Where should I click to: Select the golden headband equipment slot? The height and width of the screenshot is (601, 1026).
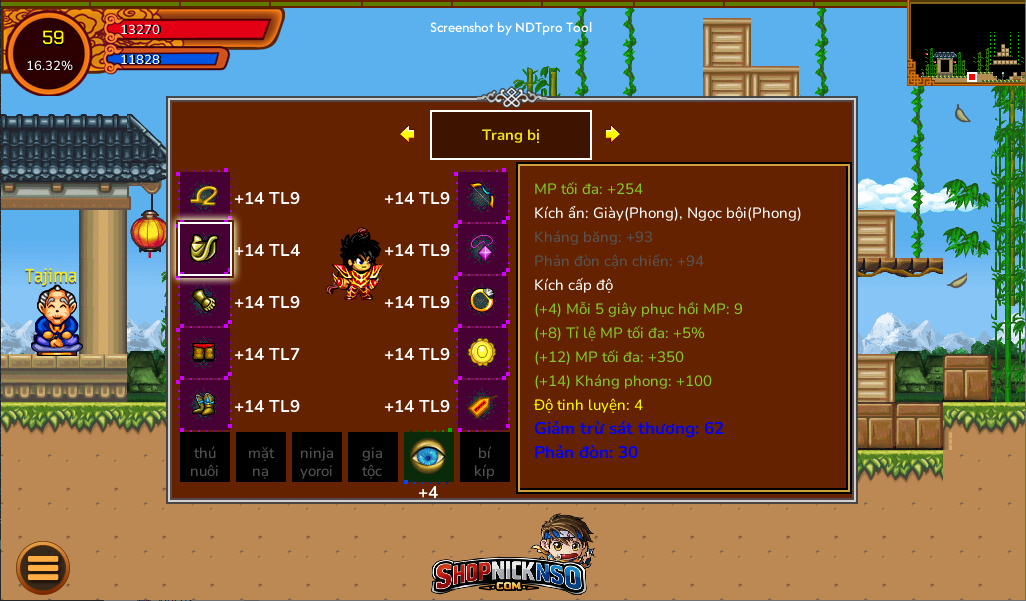tap(205, 198)
